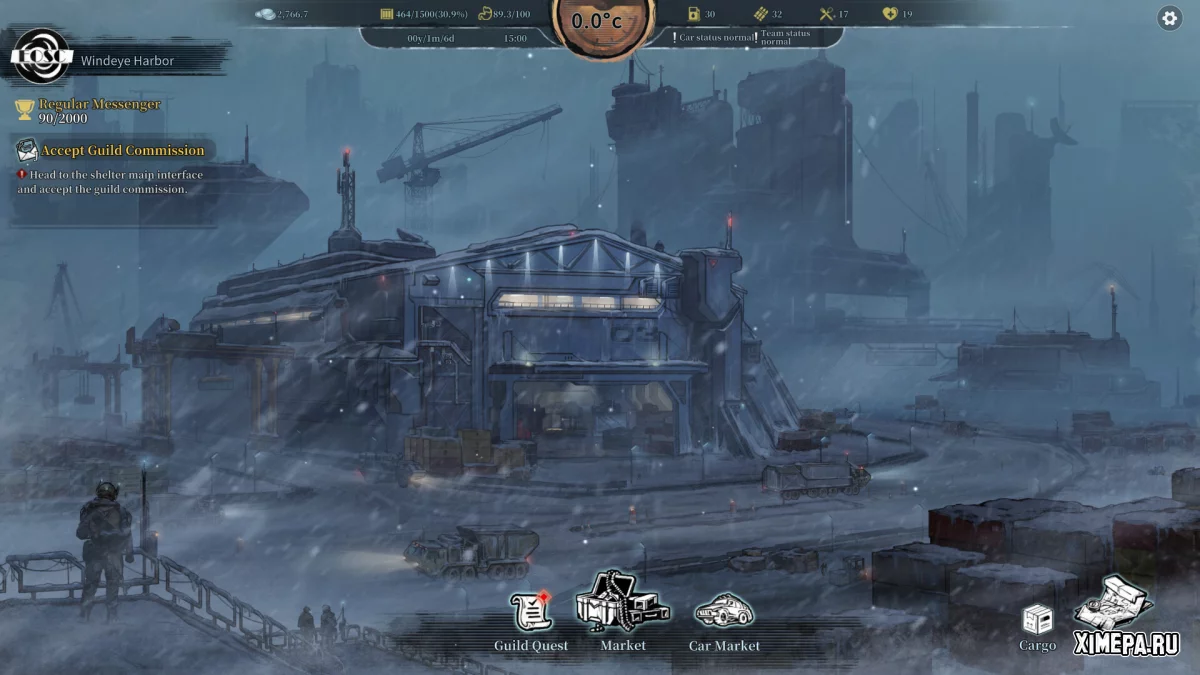
Task: Select the fuel canister resource icon
Action: pos(694,14)
